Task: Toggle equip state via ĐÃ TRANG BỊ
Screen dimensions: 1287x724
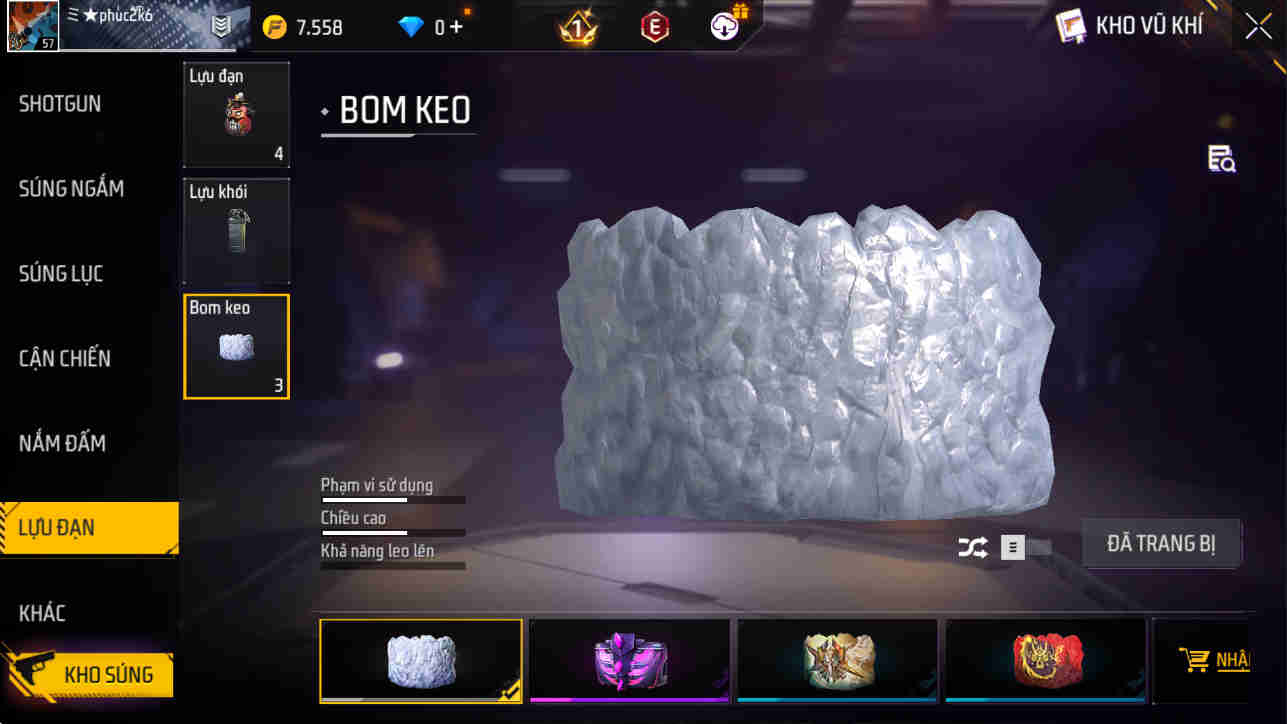Action: pyautogui.click(x=1161, y=544)
